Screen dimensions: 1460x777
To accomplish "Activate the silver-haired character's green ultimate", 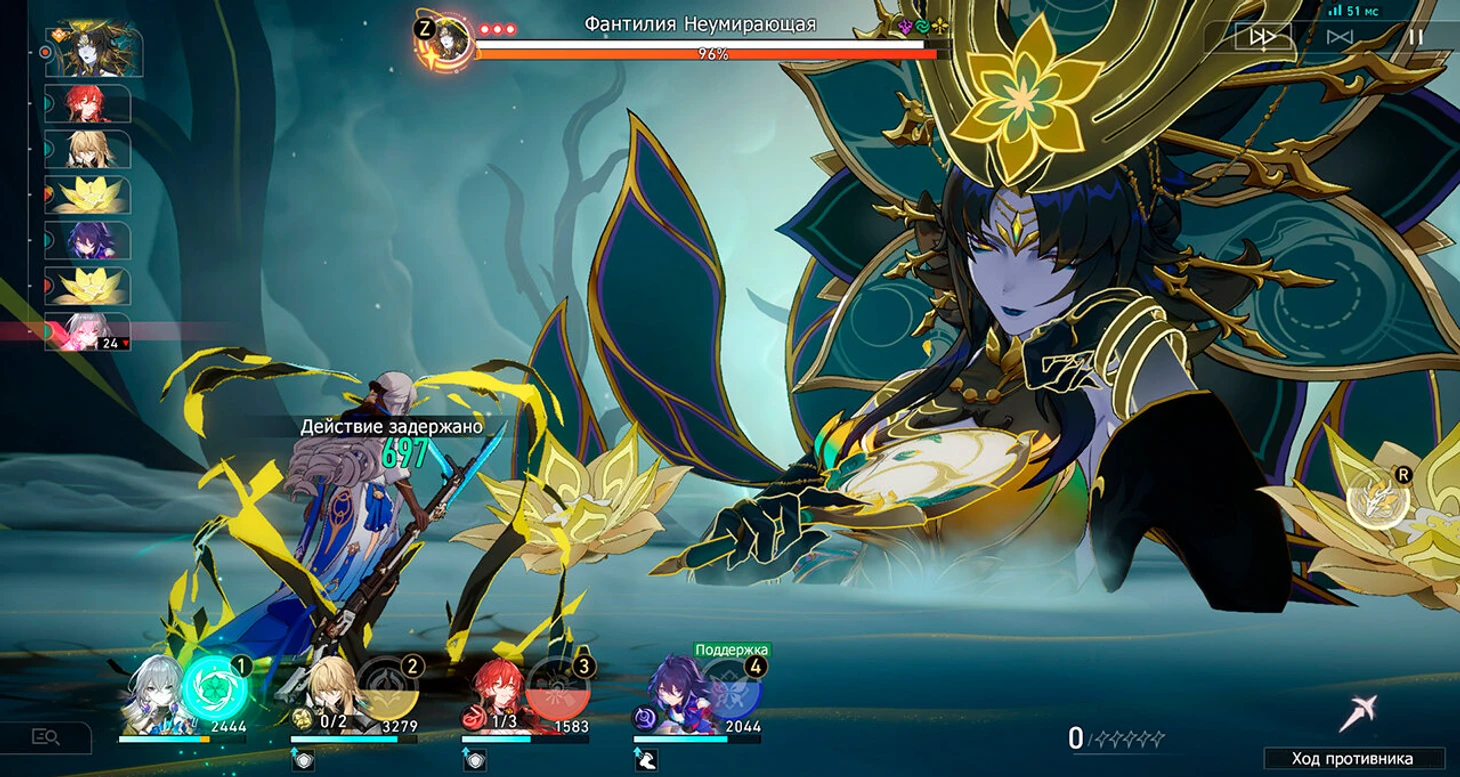I will 213,686.
